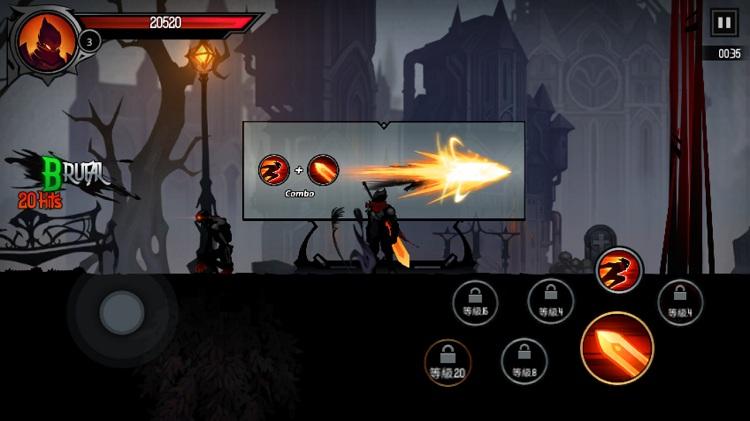Screen dimensions: 750x421
Task: Activate the flaming sword attack button
Action: 617,348
